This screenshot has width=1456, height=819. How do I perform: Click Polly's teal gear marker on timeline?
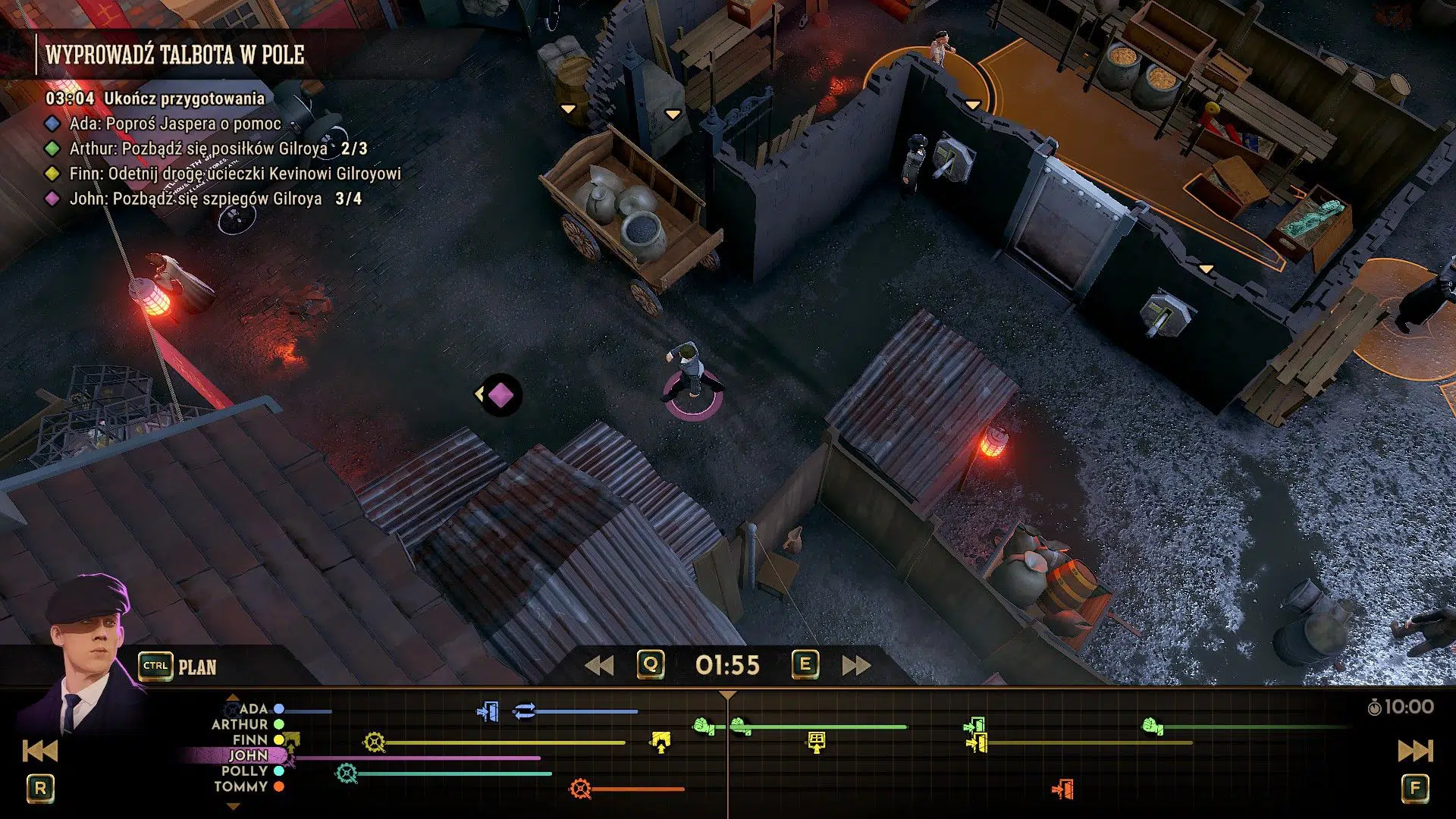point(347,773)
